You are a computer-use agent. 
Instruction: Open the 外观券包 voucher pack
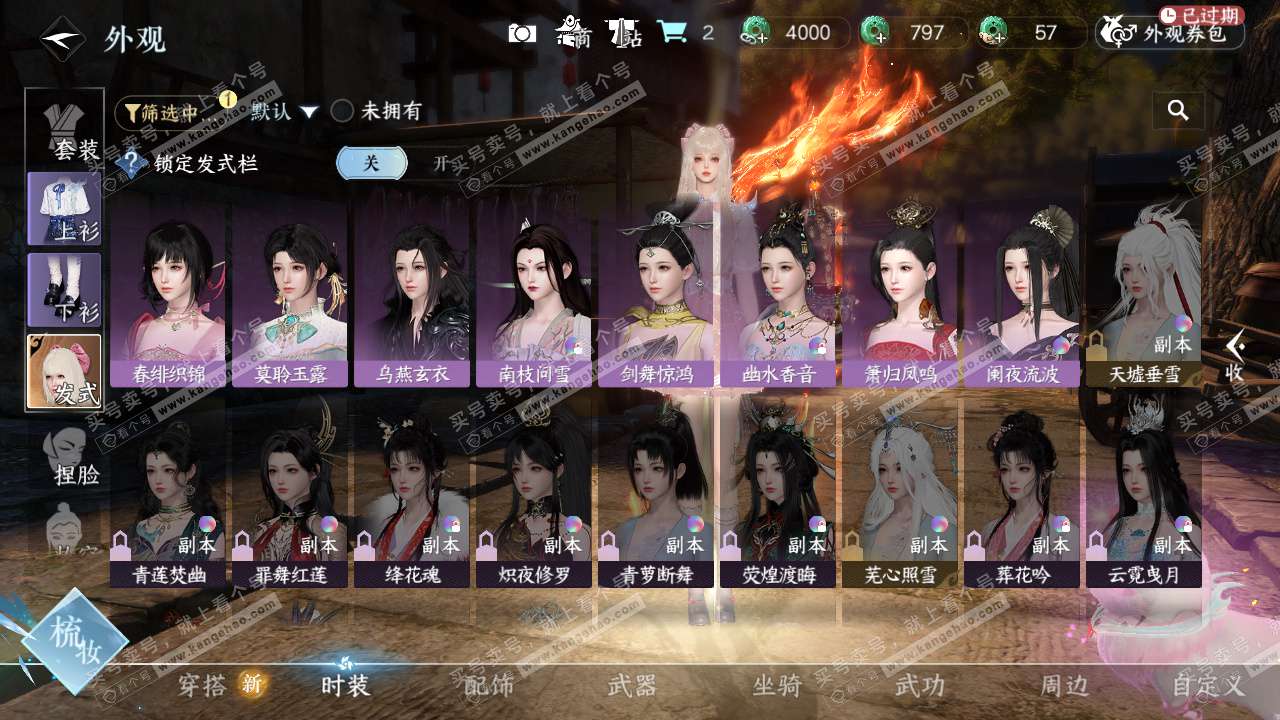click(x=1169, y=33)
